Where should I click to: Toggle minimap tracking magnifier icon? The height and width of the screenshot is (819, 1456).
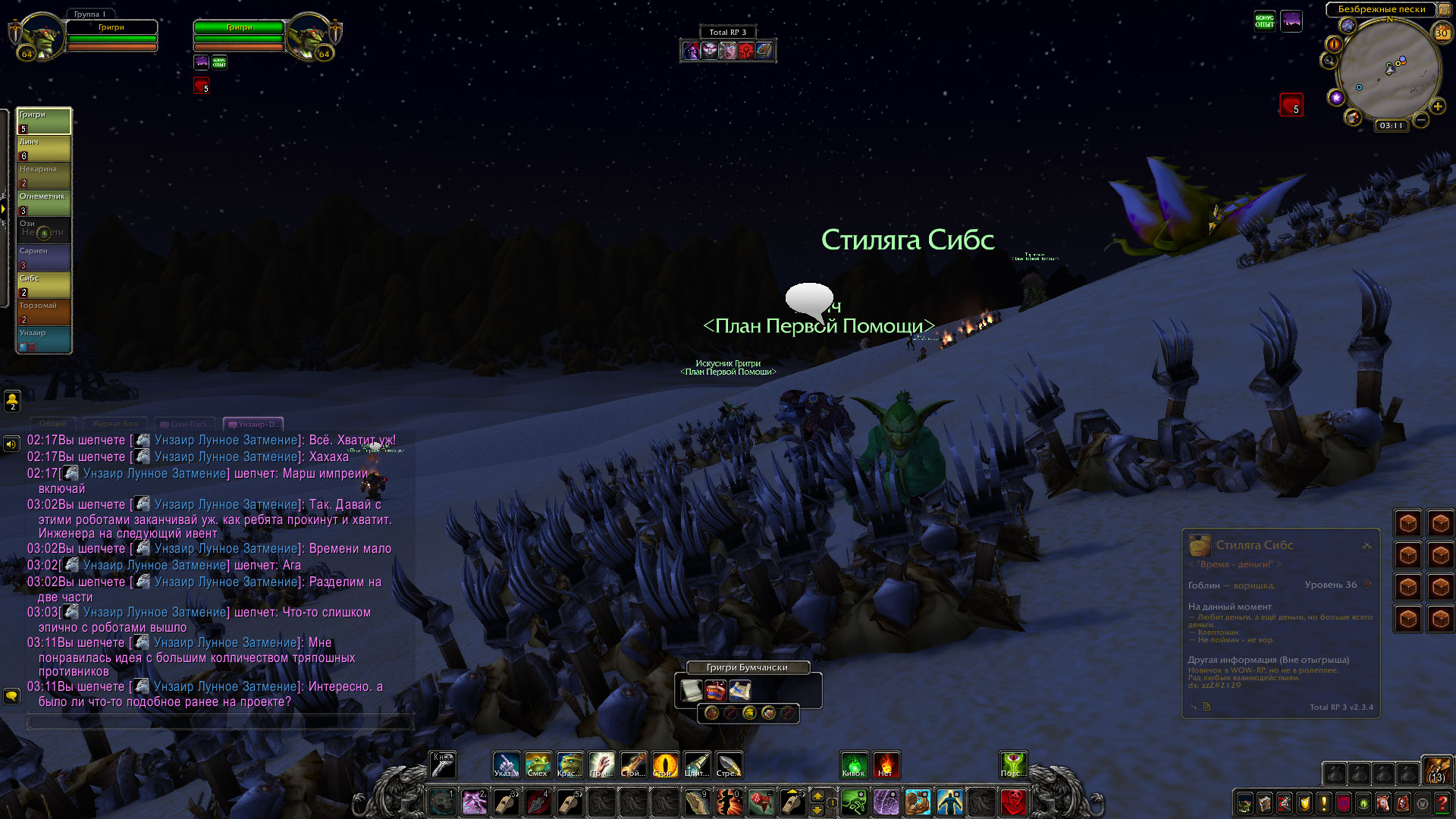coord(1329,61)
